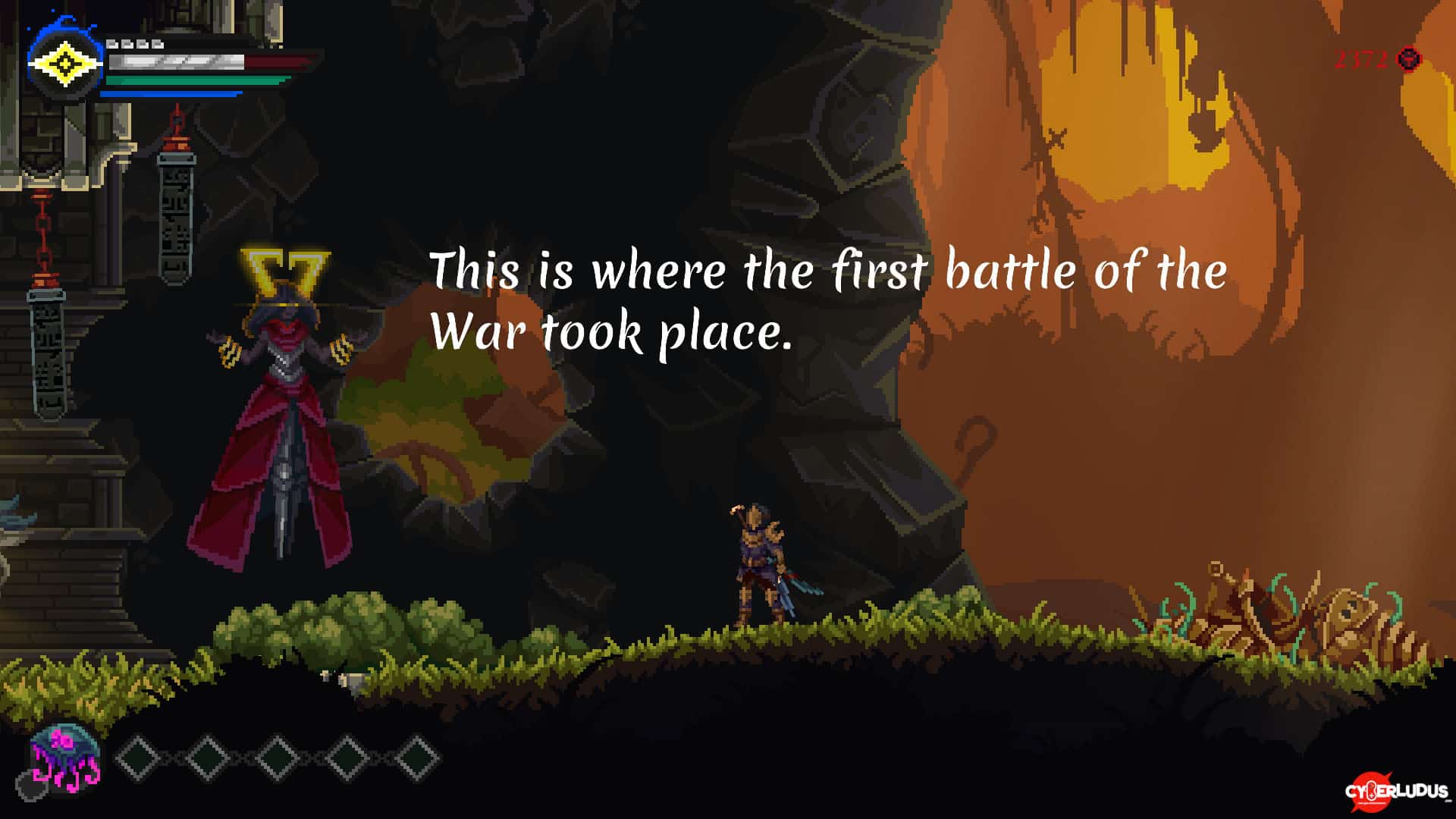Click the red currency shard icon
This screenshot has width=1456, height=819.
1409,59
